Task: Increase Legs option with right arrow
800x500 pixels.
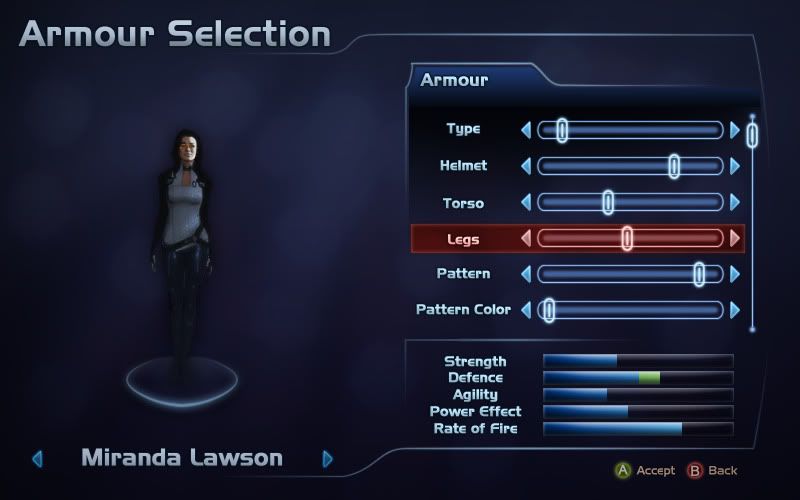Action: (736, 238)
